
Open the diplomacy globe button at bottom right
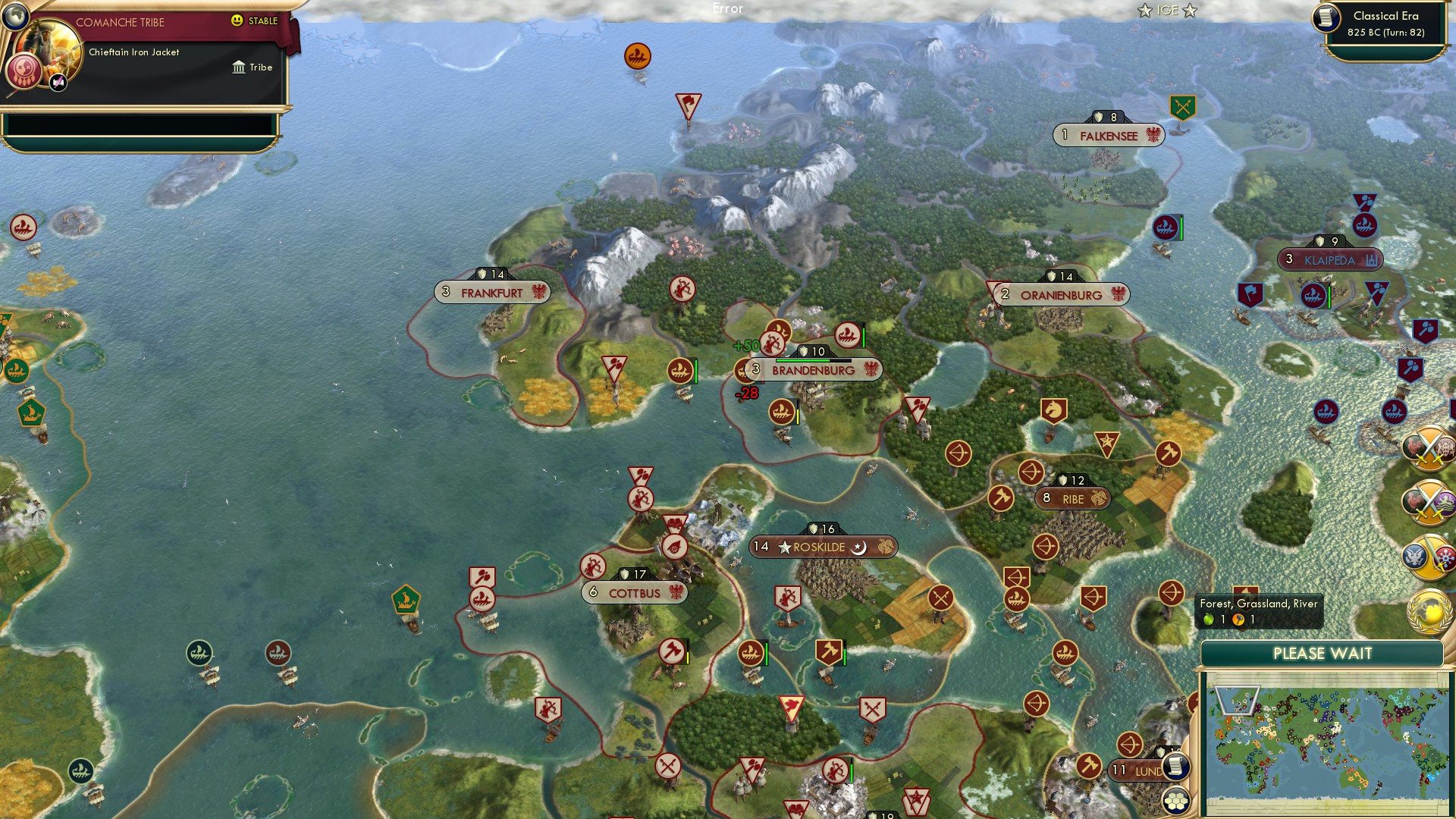tap(1431, 611)
